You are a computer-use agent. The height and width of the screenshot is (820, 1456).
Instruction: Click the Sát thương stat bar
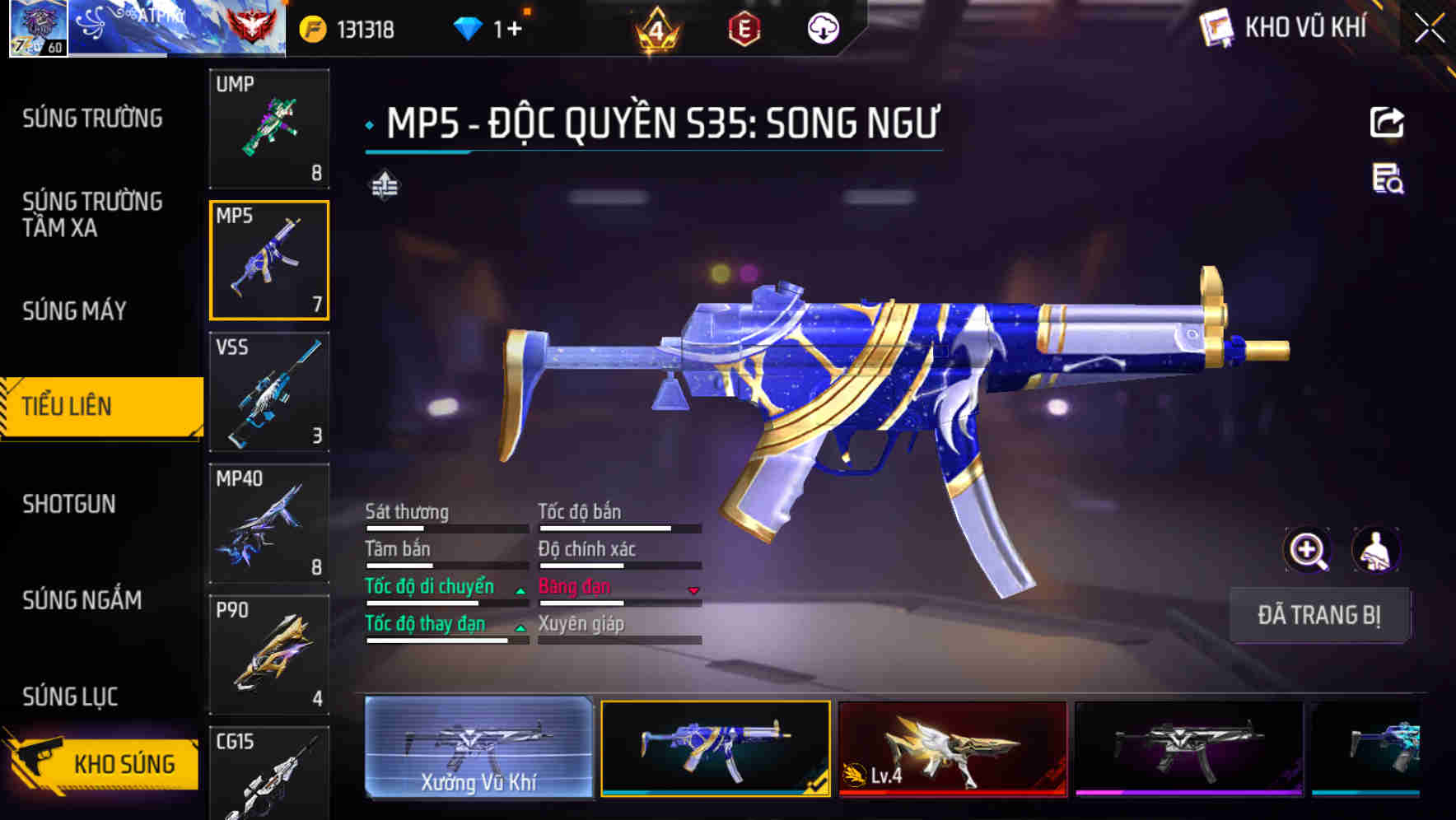(445, 527)
